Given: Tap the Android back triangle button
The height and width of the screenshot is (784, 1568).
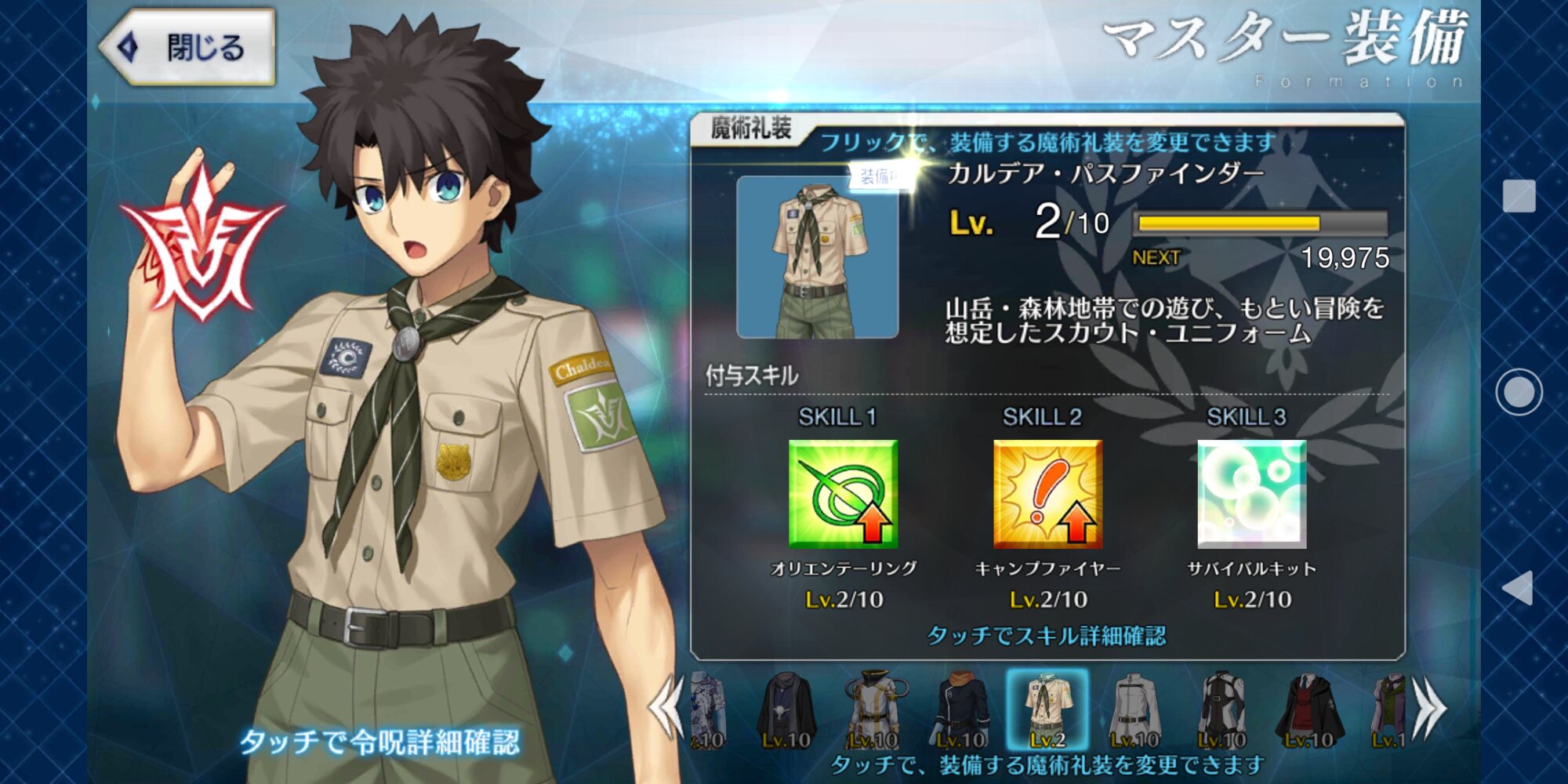Looking at the screenshot, I should point(1519,588).
